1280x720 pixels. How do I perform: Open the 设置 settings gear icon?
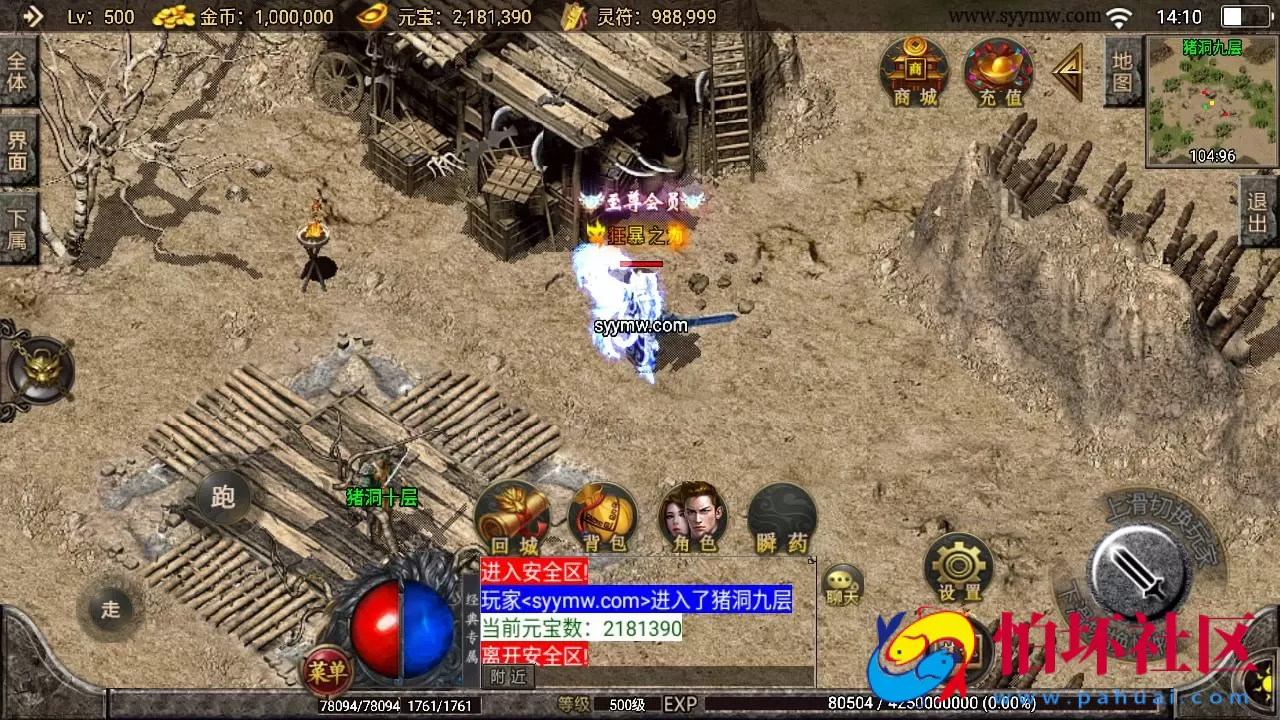[x=958, y=565]
